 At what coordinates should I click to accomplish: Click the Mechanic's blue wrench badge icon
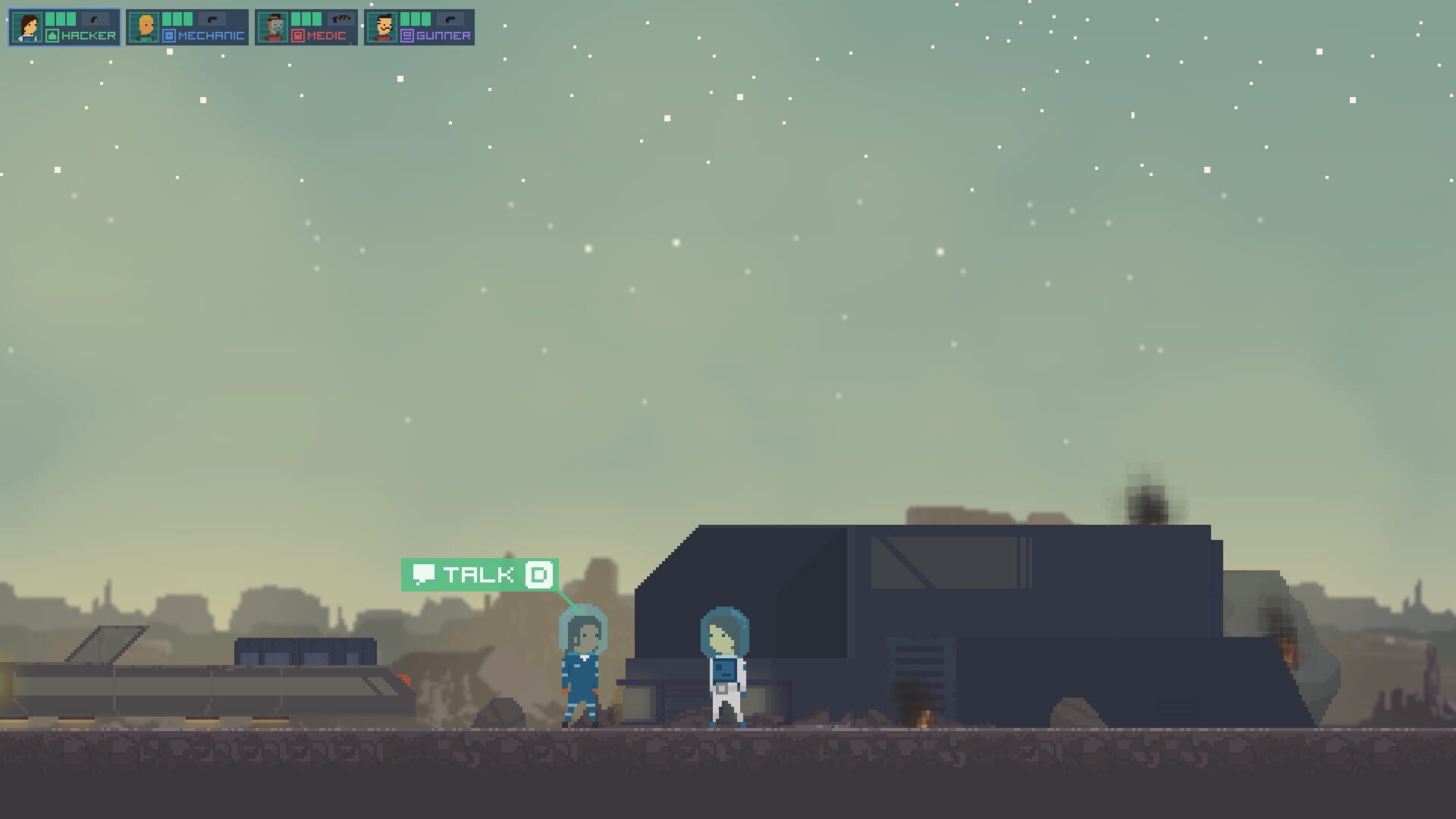[x=168, y=33]
